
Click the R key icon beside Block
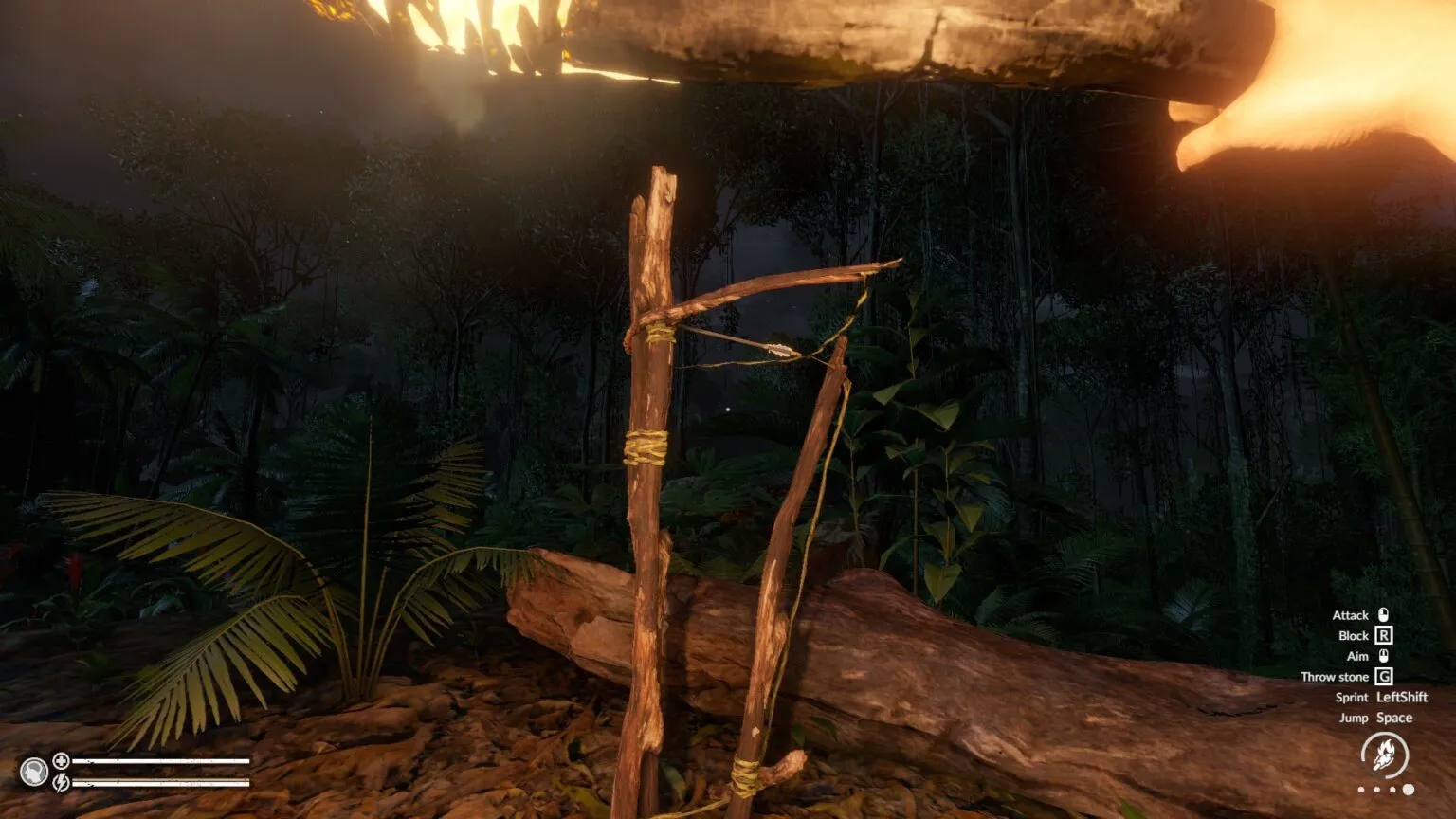pyautogui.click(x=1384, y=636)
